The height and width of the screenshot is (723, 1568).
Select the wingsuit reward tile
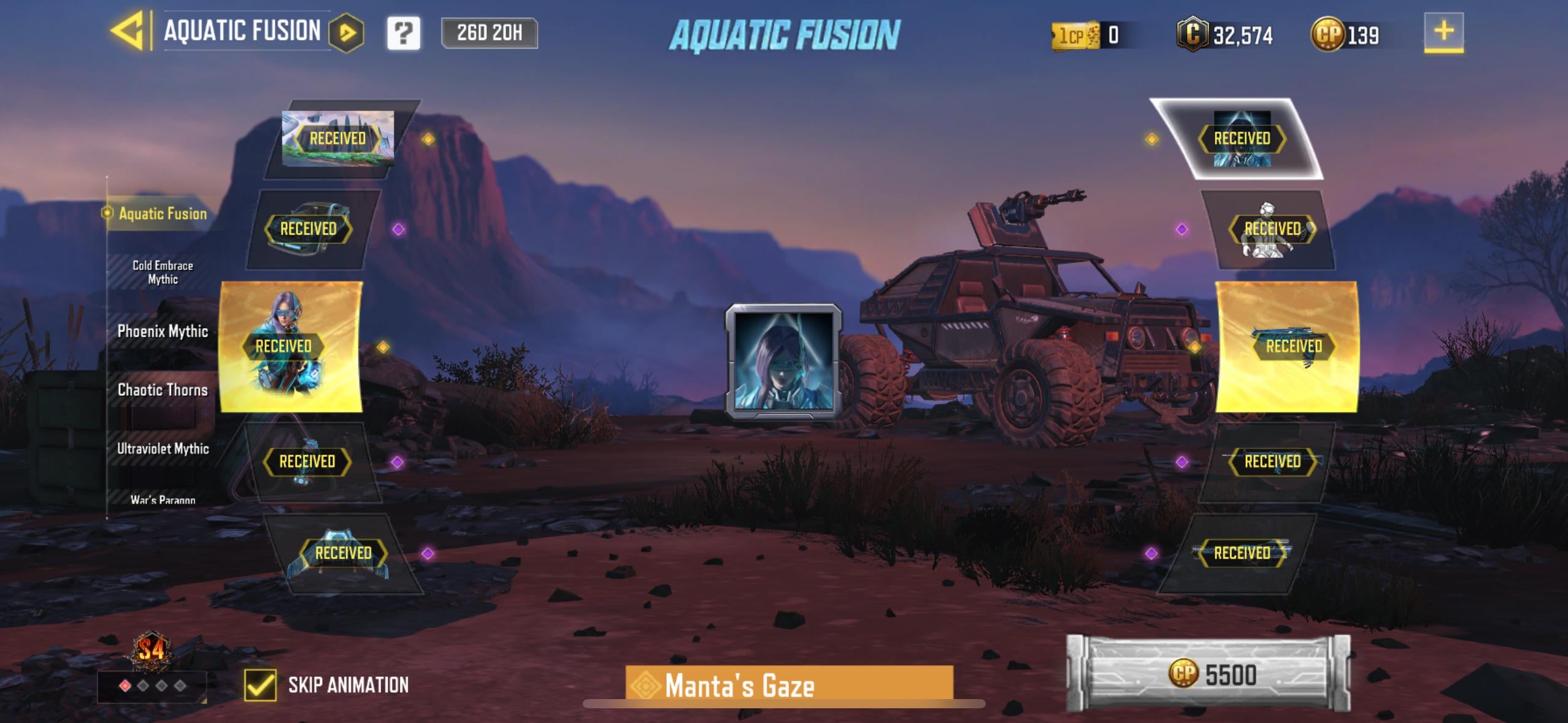tap(344, 553)
